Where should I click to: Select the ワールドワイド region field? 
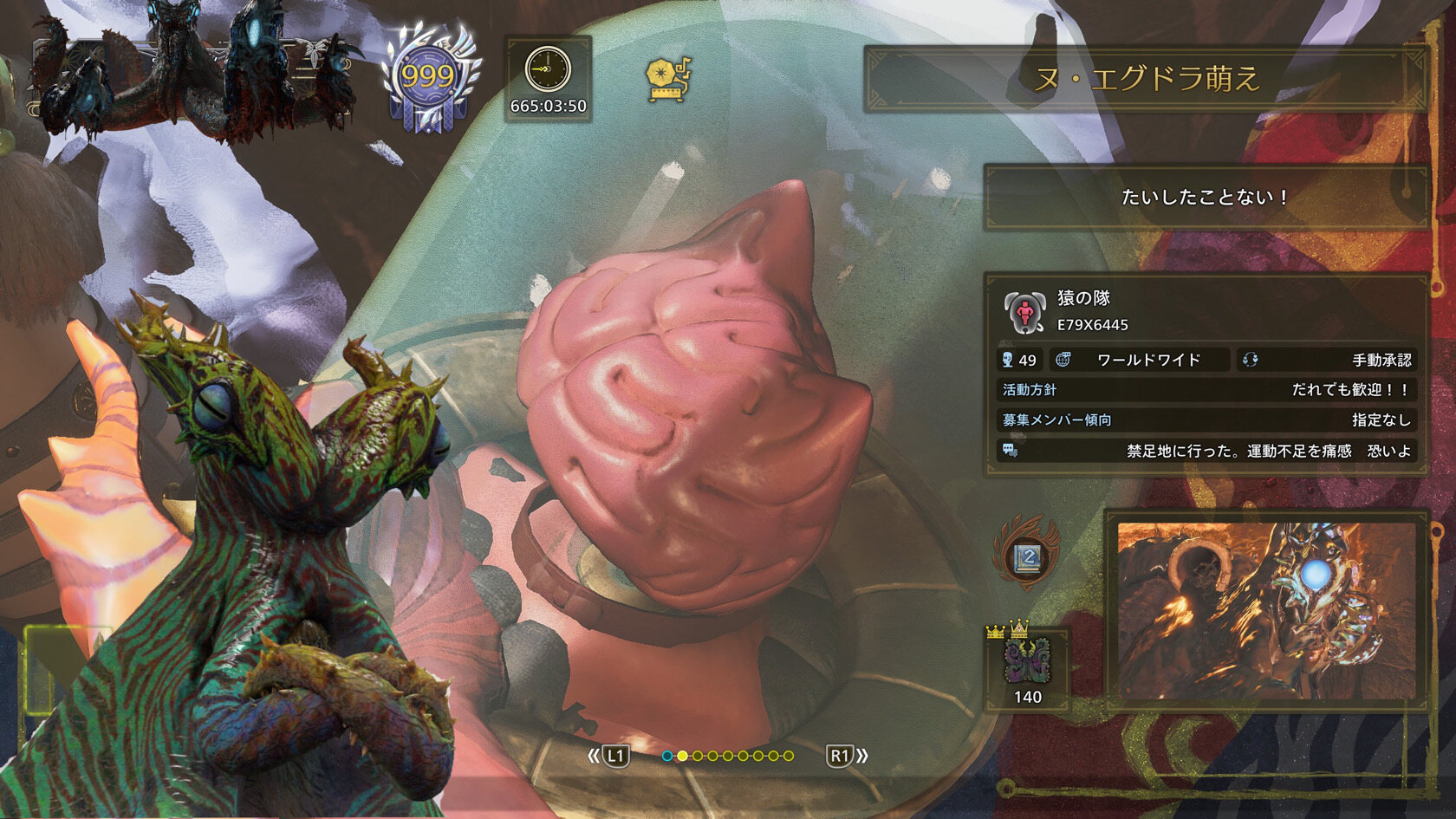pyautogui.click(x=1141, y=360)
